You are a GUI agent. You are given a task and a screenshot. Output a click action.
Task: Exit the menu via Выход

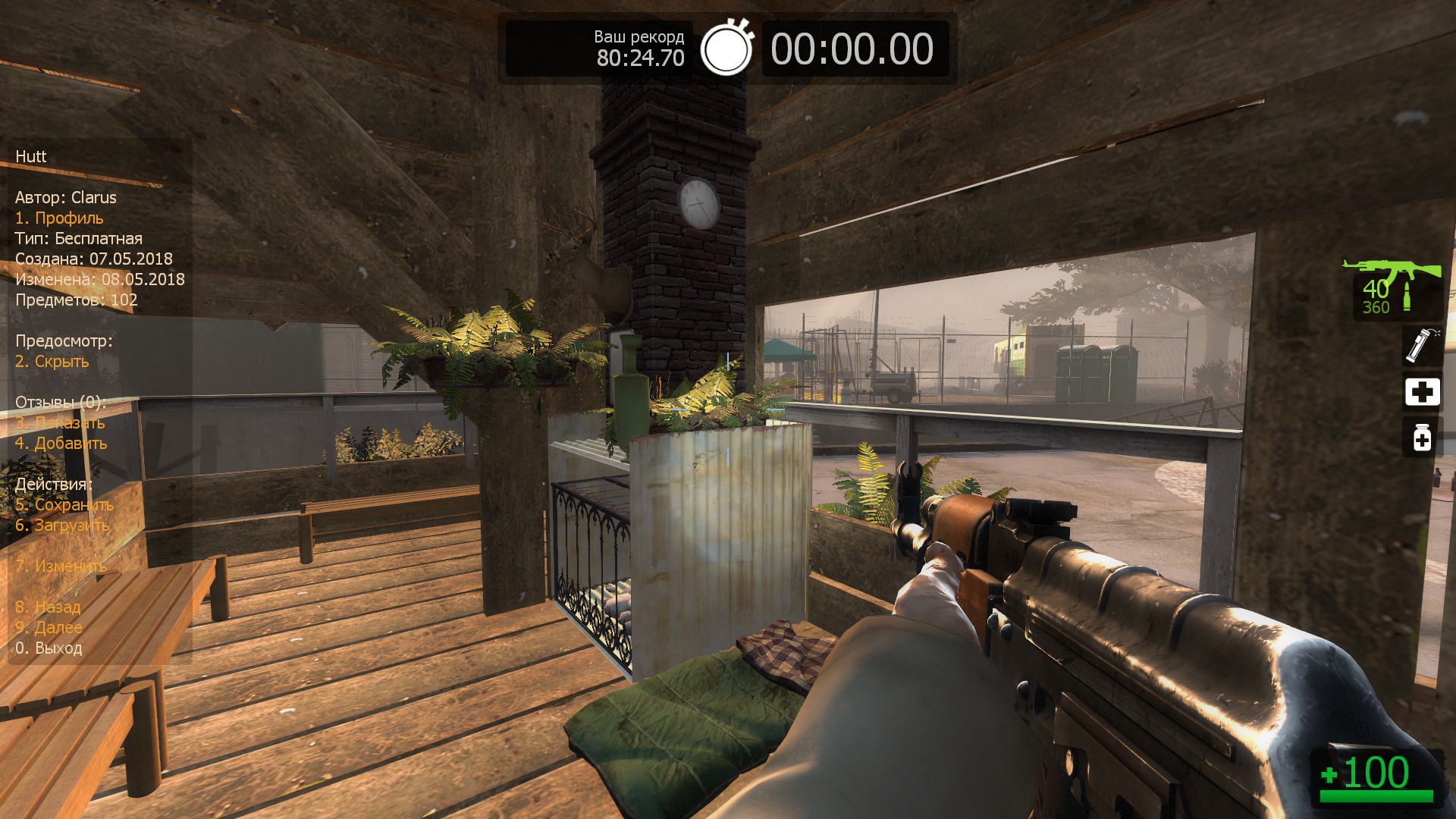coord(49,648)
